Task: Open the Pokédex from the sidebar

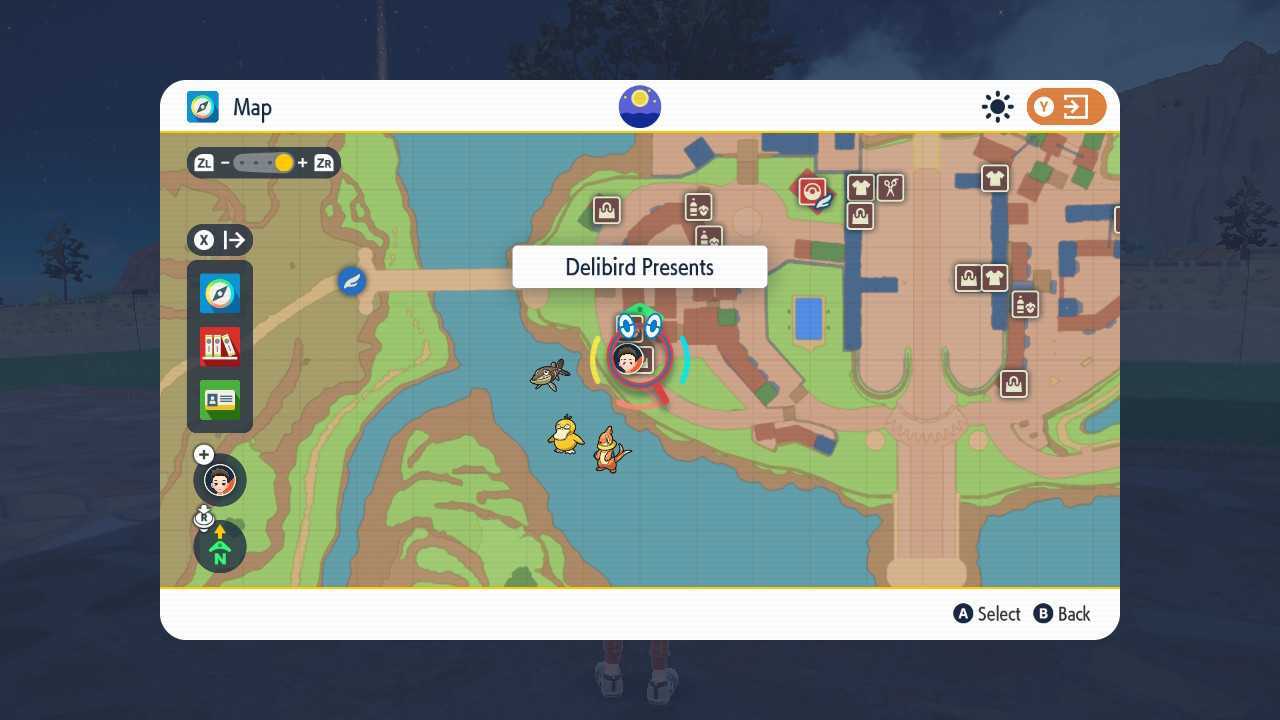Action: point(219,345)
